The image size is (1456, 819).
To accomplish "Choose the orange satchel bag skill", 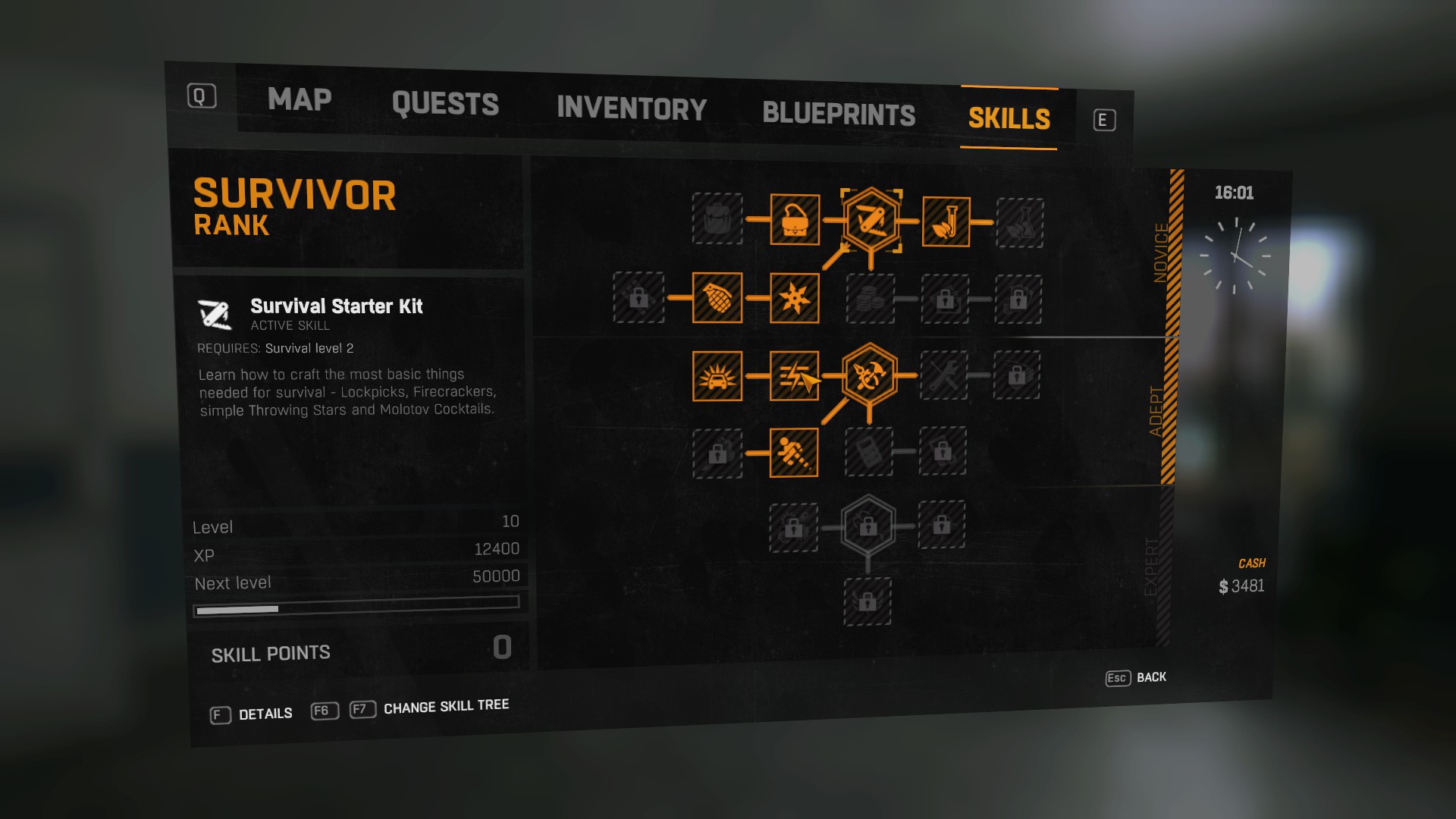I will [795, 220].
